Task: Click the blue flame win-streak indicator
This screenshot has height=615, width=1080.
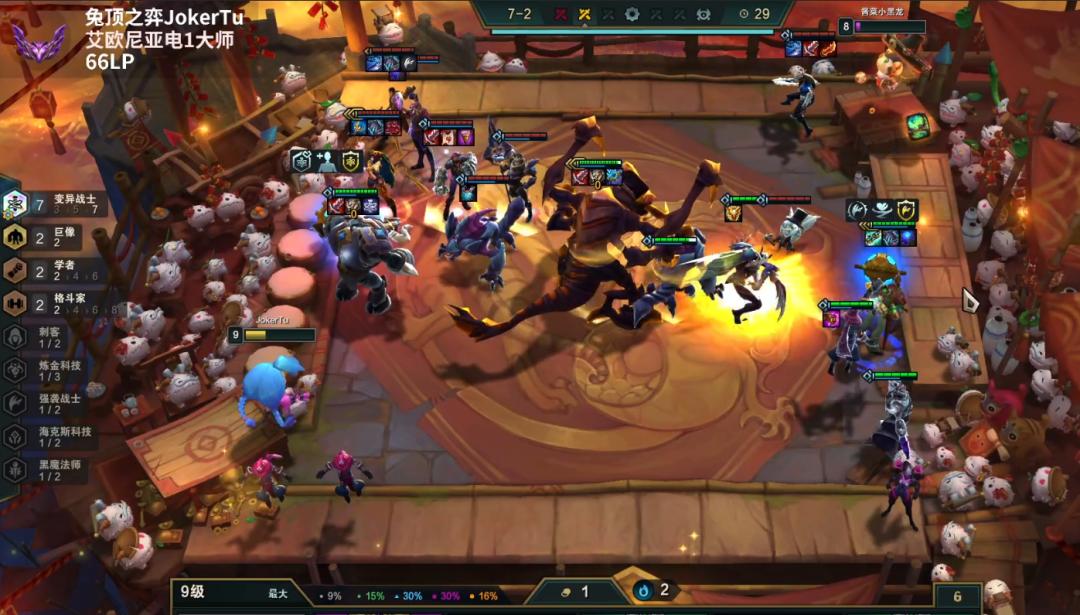Action: pyautogui.click(x=653, y=591)
